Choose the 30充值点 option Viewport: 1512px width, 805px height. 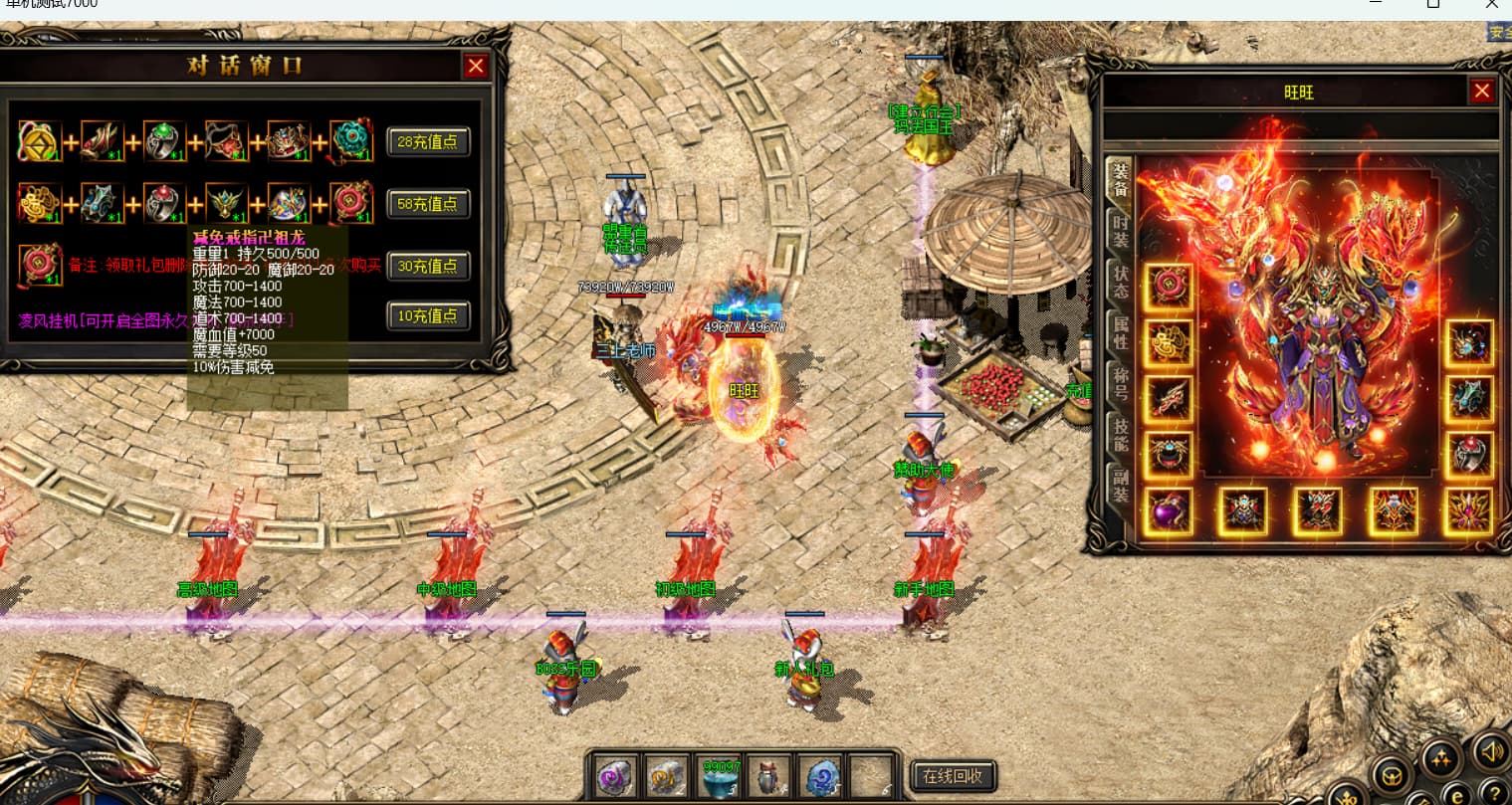click(x=428, y=267)
